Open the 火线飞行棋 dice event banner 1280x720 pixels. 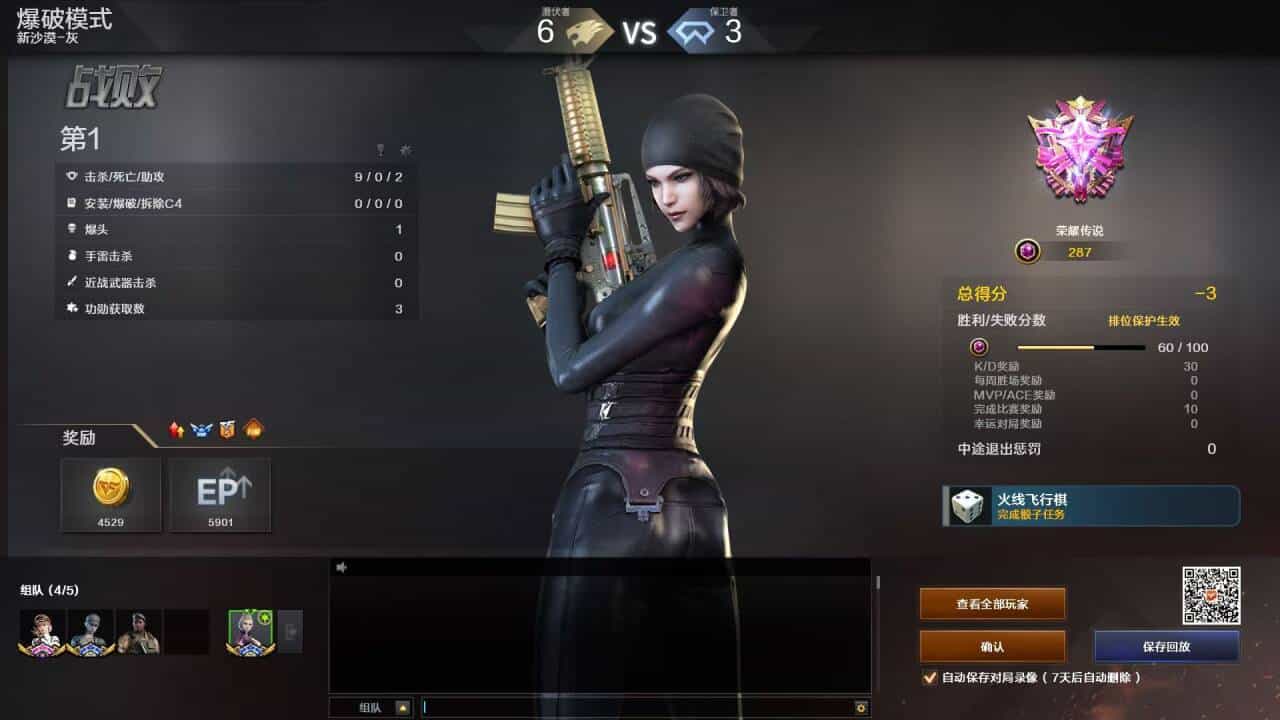(x=1091, y=506)
